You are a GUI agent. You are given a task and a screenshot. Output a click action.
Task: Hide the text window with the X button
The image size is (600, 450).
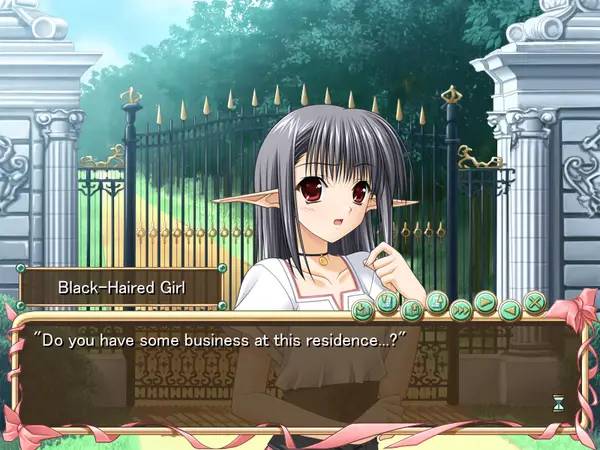[x=535, y=302]
